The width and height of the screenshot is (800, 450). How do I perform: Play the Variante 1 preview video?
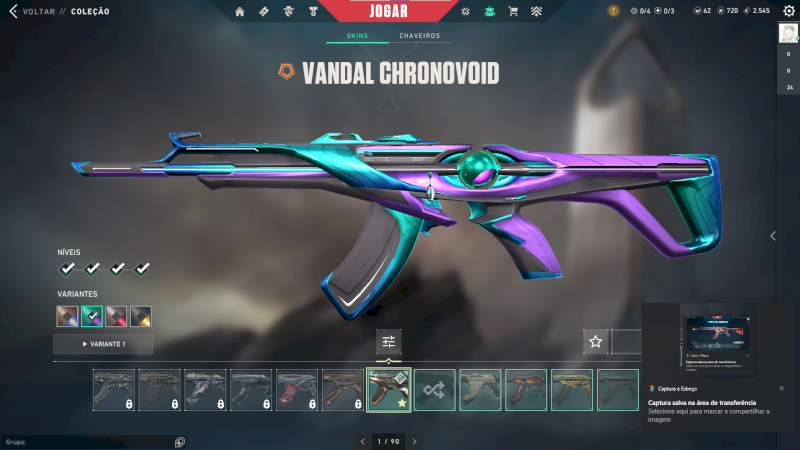tap(103, 344)
